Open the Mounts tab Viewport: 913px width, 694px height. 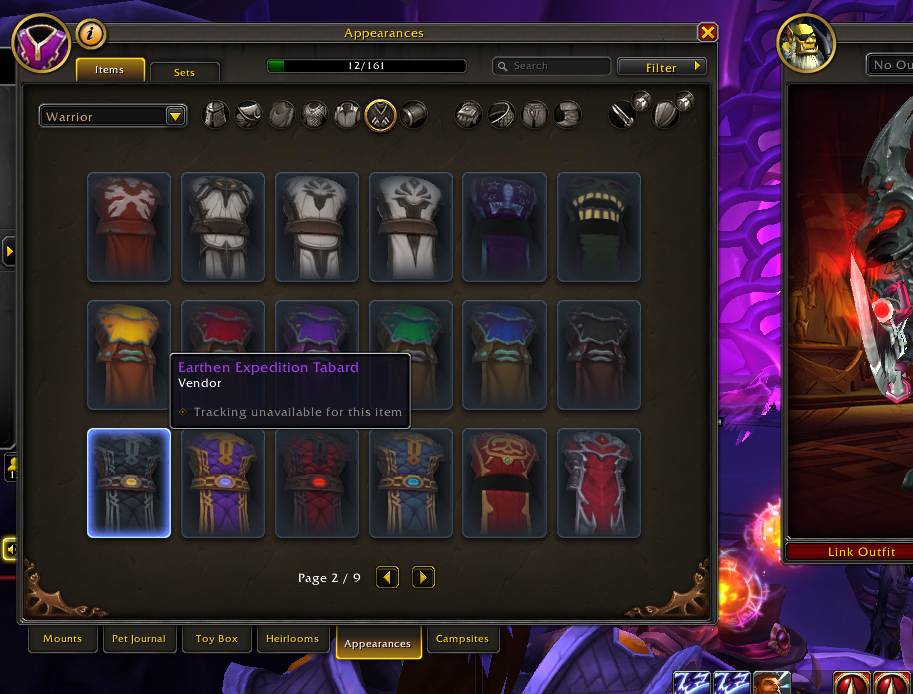pos(63,638)
